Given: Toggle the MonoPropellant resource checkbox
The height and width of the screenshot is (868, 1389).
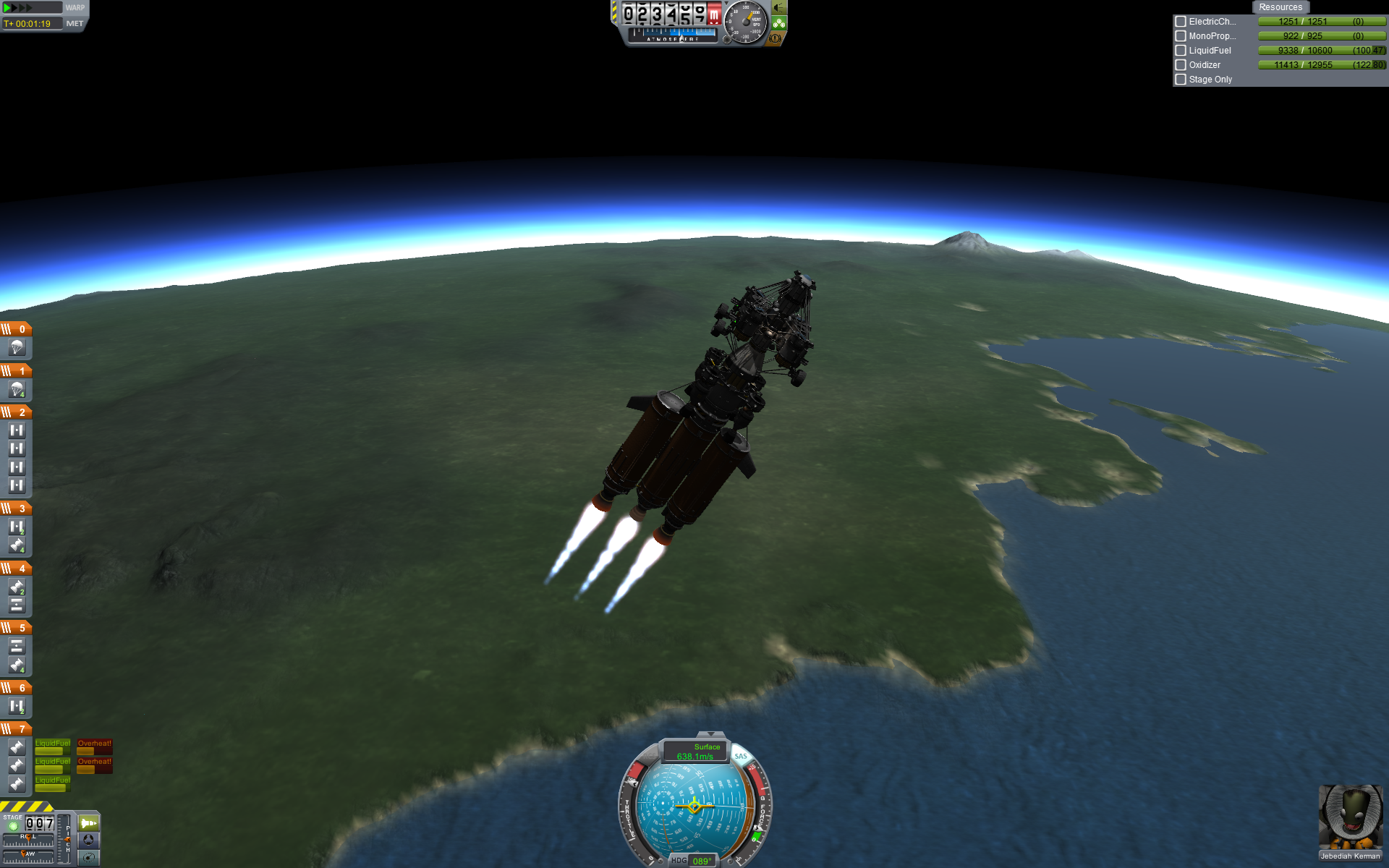Looking at the screenshot, I should pos(1181,36).
